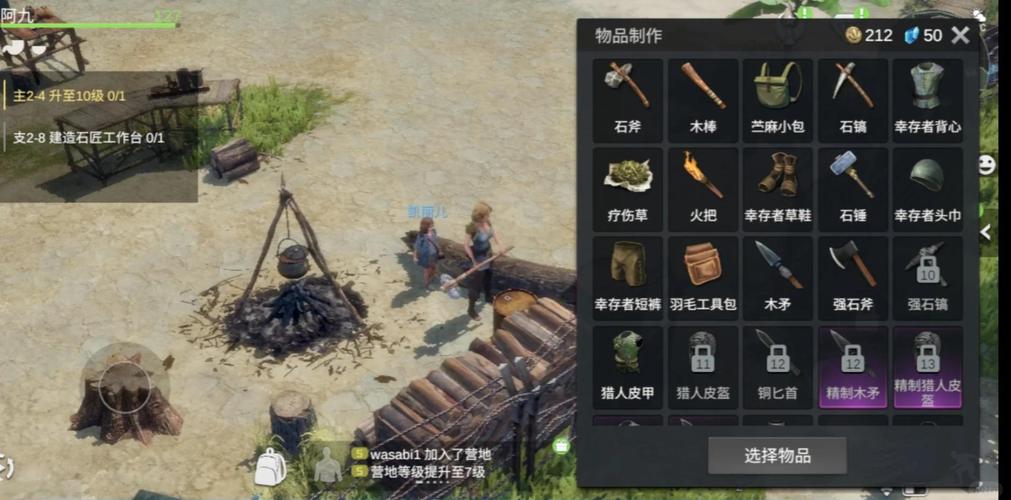Open the backpack icon near the chat
This screenshot has height=500, width=1011.
click(x=269, y=467)
